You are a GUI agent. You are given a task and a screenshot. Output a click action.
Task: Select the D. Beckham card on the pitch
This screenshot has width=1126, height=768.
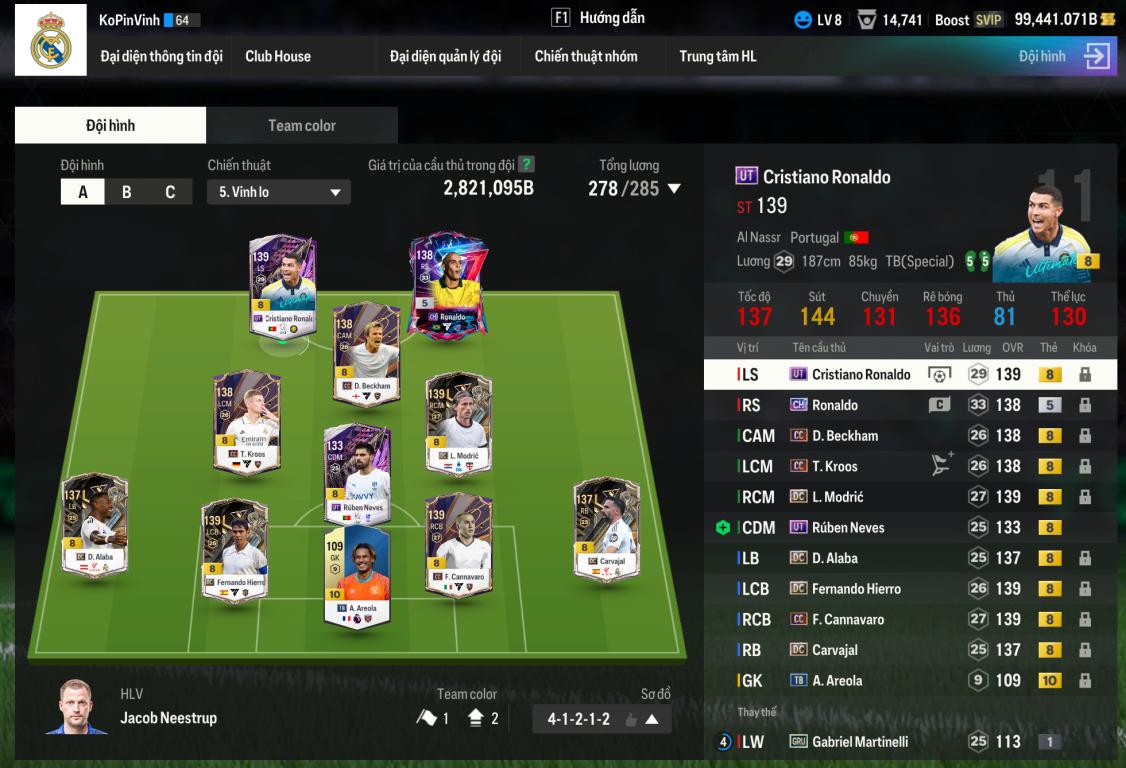(x=366, y=350)
